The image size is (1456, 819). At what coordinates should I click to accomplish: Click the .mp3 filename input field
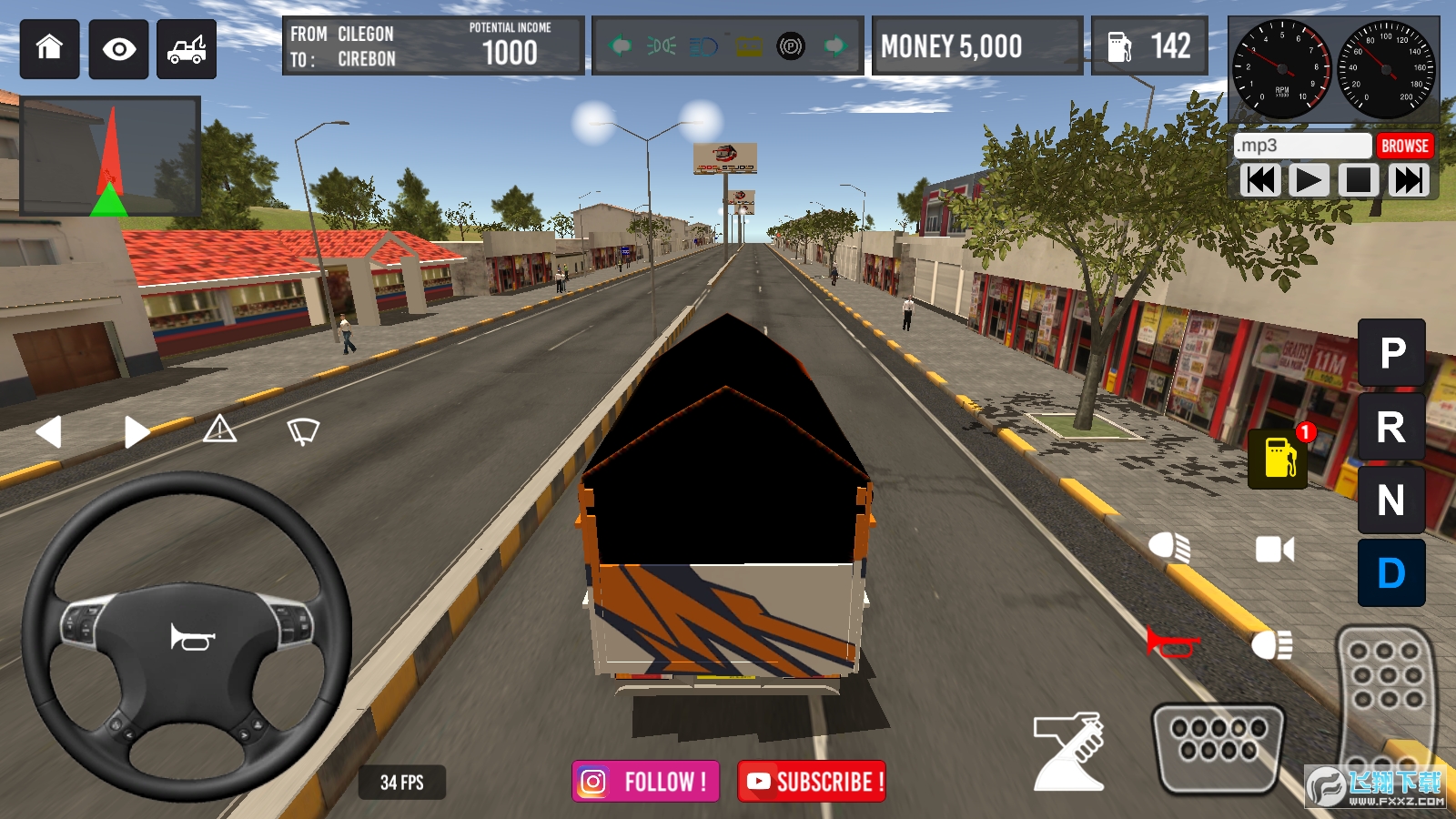[1303, 145]
